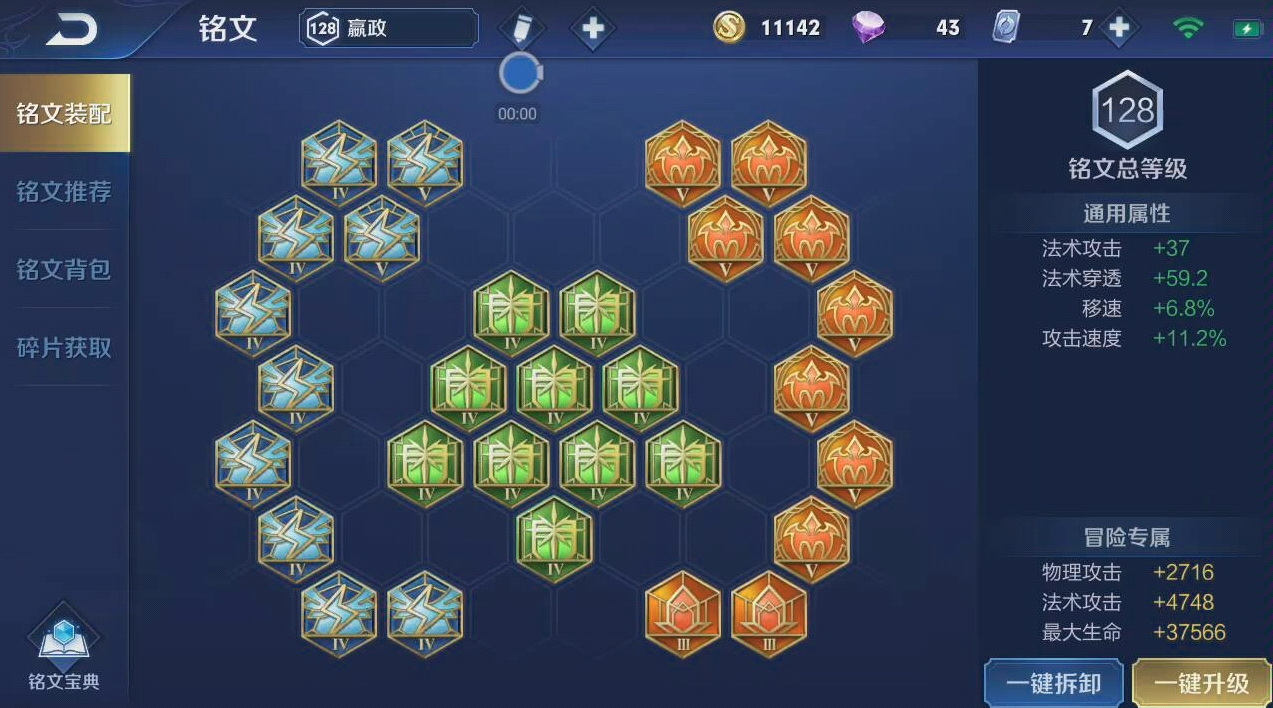The height and width of the screenshot is (708, 1273).
Task: Go back using the return arrow
Action: click(72, 30)
